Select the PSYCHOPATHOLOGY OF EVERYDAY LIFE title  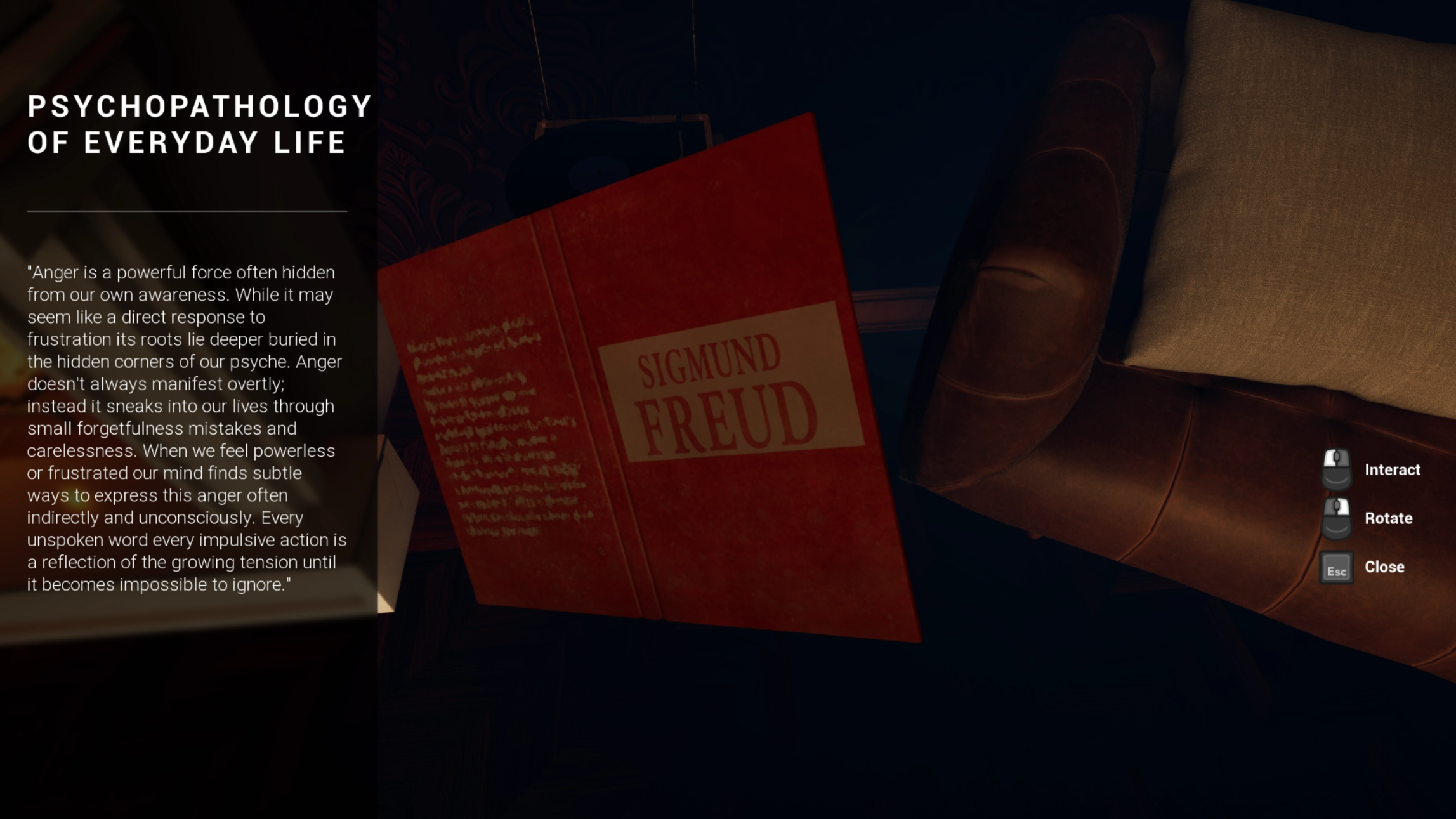coord(187,124)
